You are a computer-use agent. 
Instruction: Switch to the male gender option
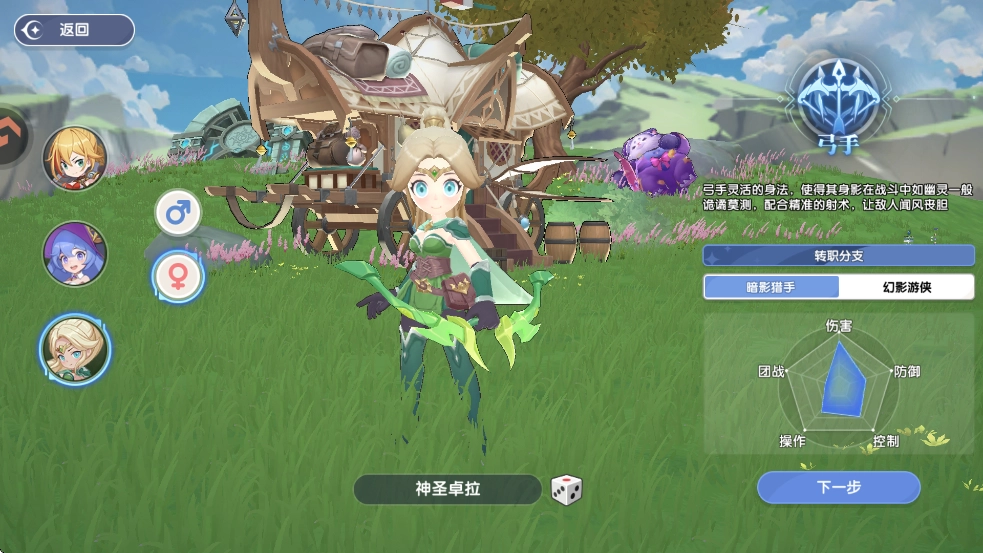pyautogui.click(x=178, y=213)
